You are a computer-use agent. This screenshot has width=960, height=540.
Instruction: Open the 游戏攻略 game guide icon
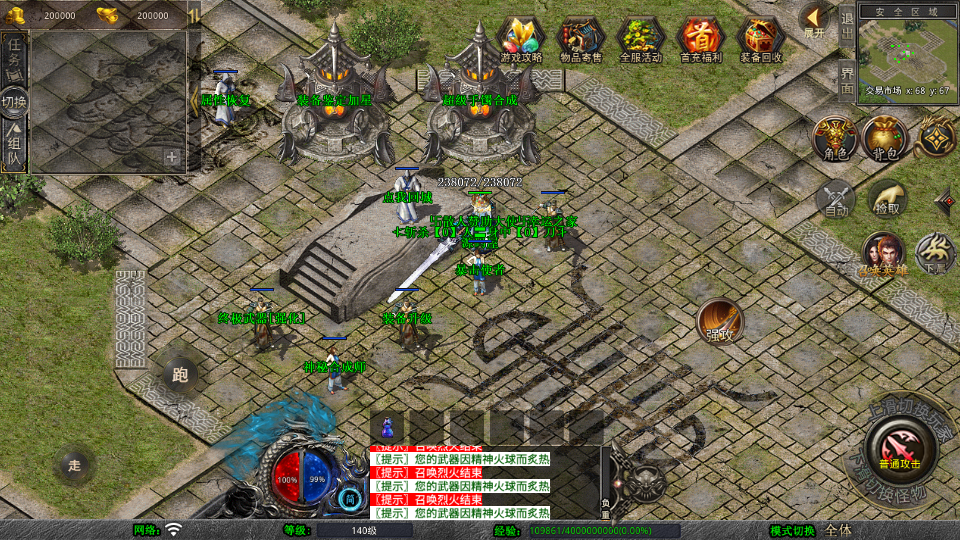521,39
